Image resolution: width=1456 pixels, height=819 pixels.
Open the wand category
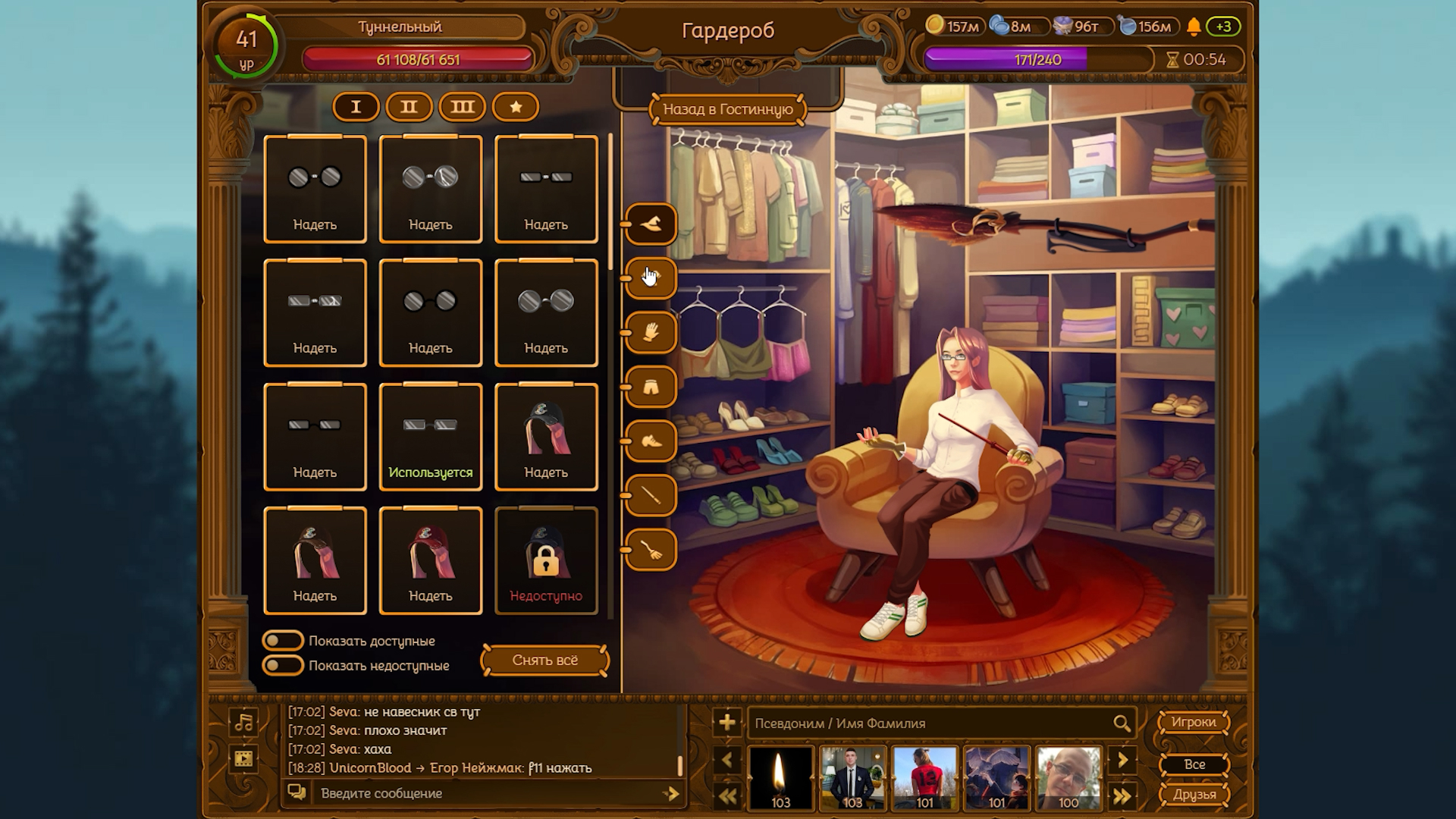pyautogui.click(x=651, y=496)
